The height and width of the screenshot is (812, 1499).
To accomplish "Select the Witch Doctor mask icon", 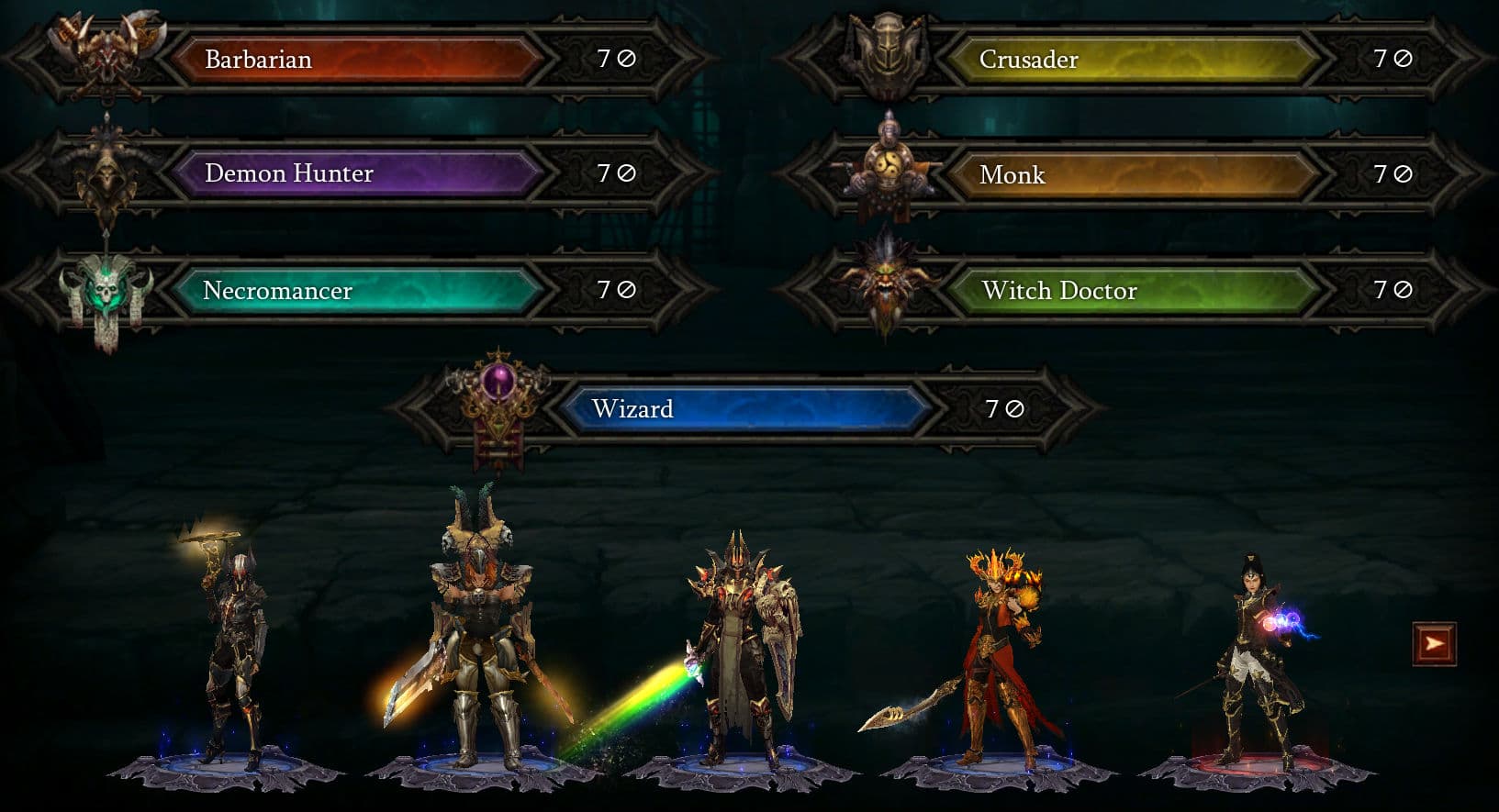I will tap(886, 284).
